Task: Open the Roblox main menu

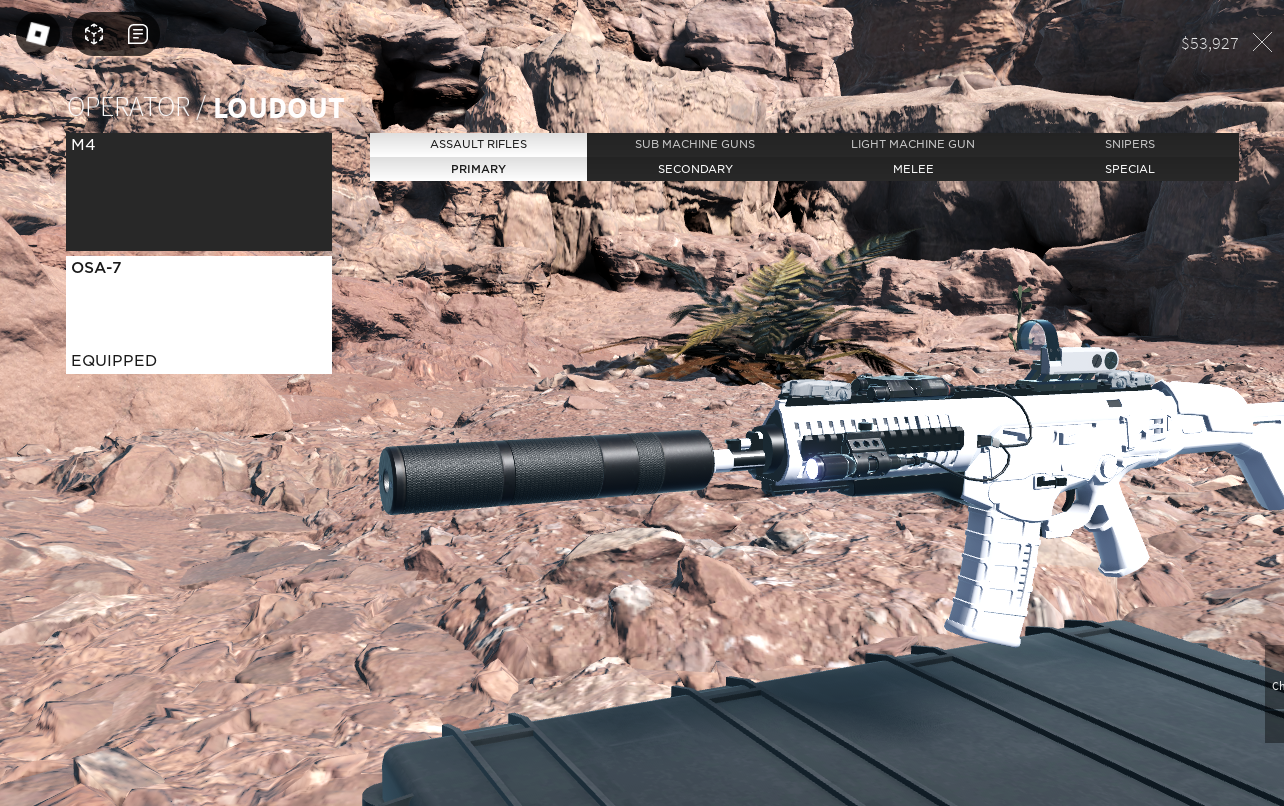Action: pyautogui.click(x=38, y=33)
